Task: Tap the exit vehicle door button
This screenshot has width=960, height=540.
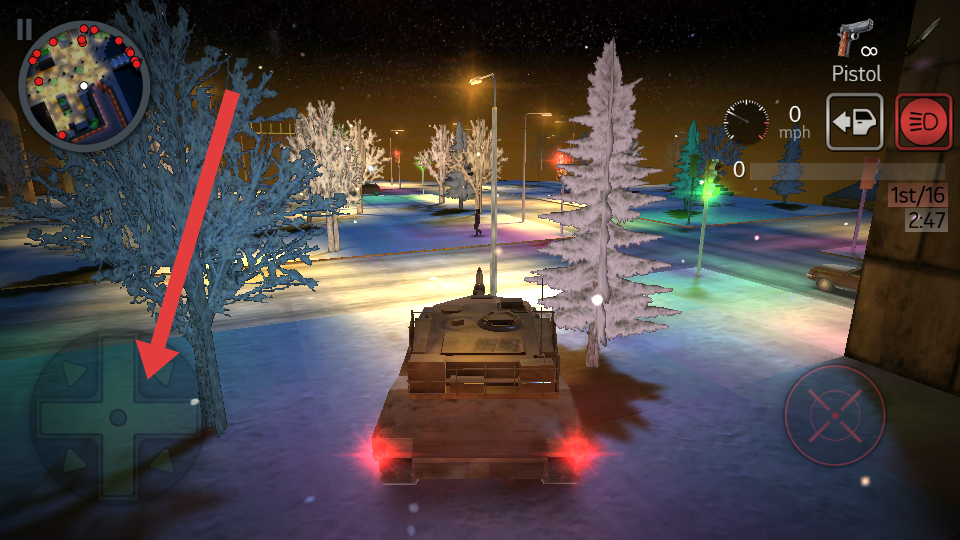Action: [x=854, y=122]
